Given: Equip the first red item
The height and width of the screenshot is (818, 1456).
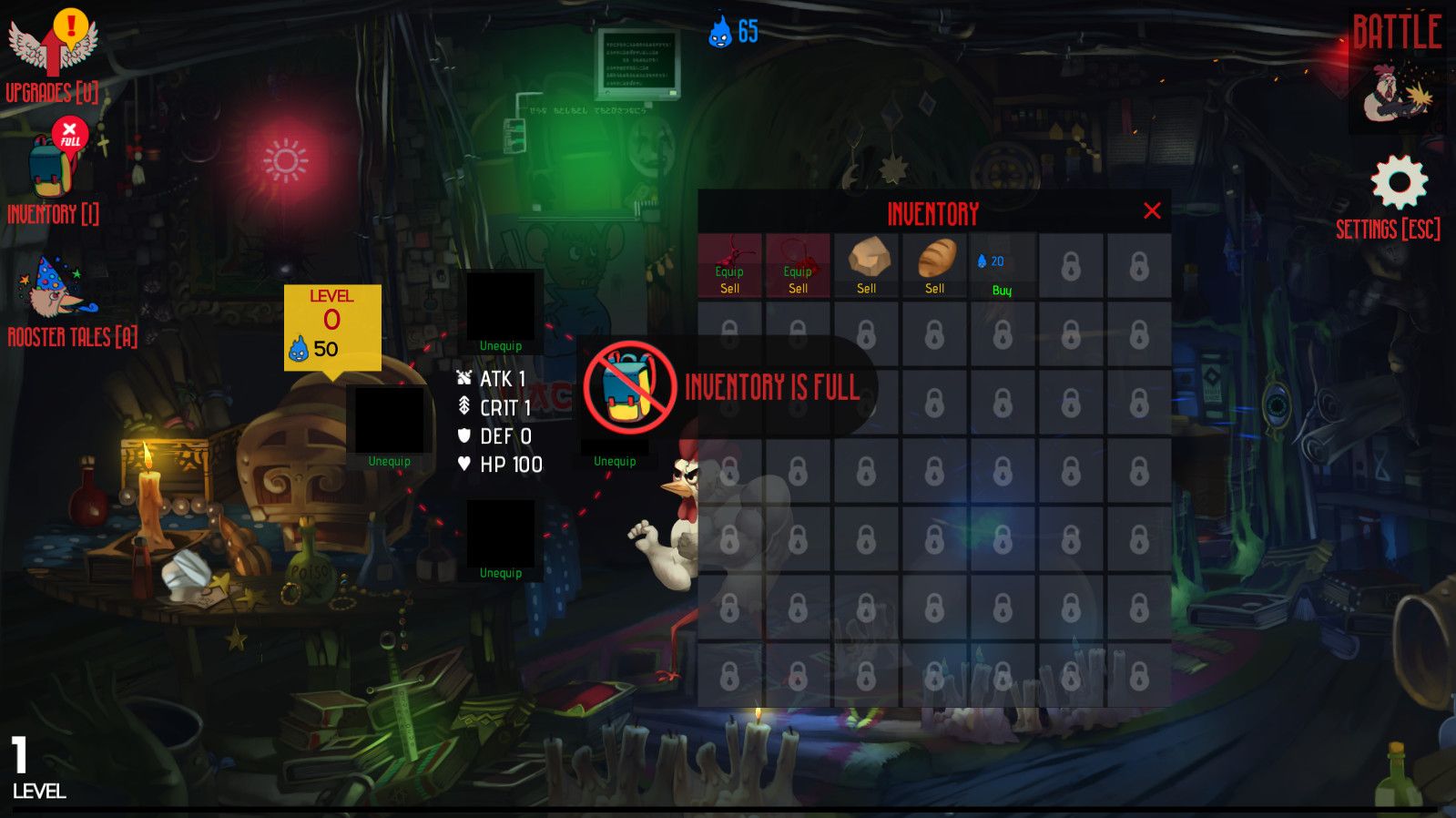Looking at the screenshot, I should [x=729, y=271].
